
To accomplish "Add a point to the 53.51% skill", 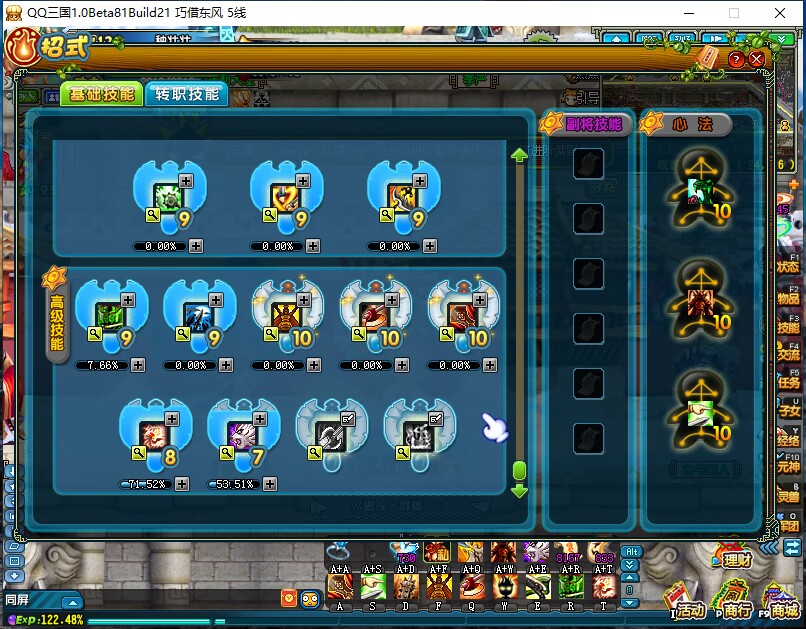I will tap(269, 484).
